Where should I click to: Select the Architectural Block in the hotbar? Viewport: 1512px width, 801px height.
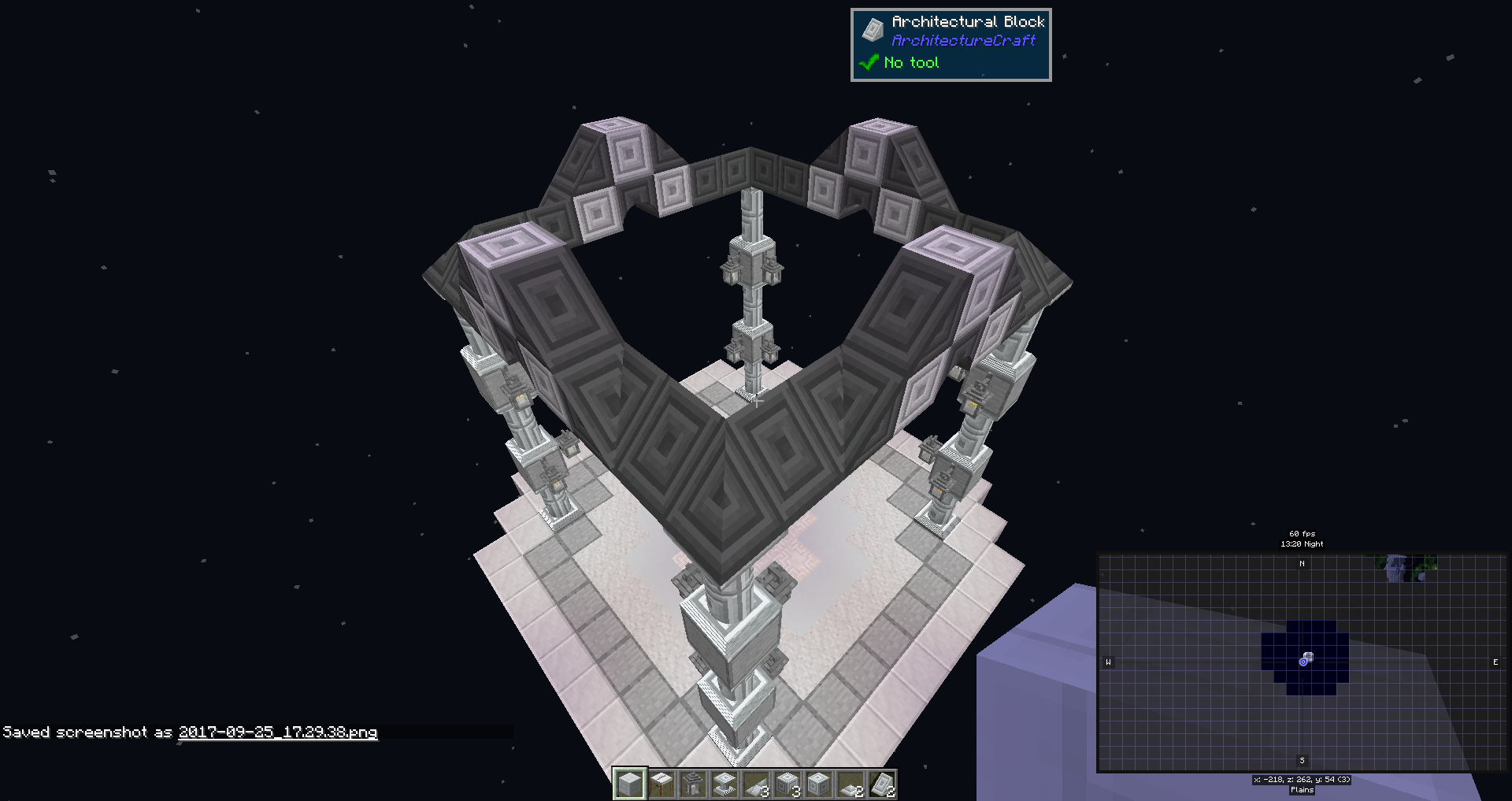click(x=630, y=784)
